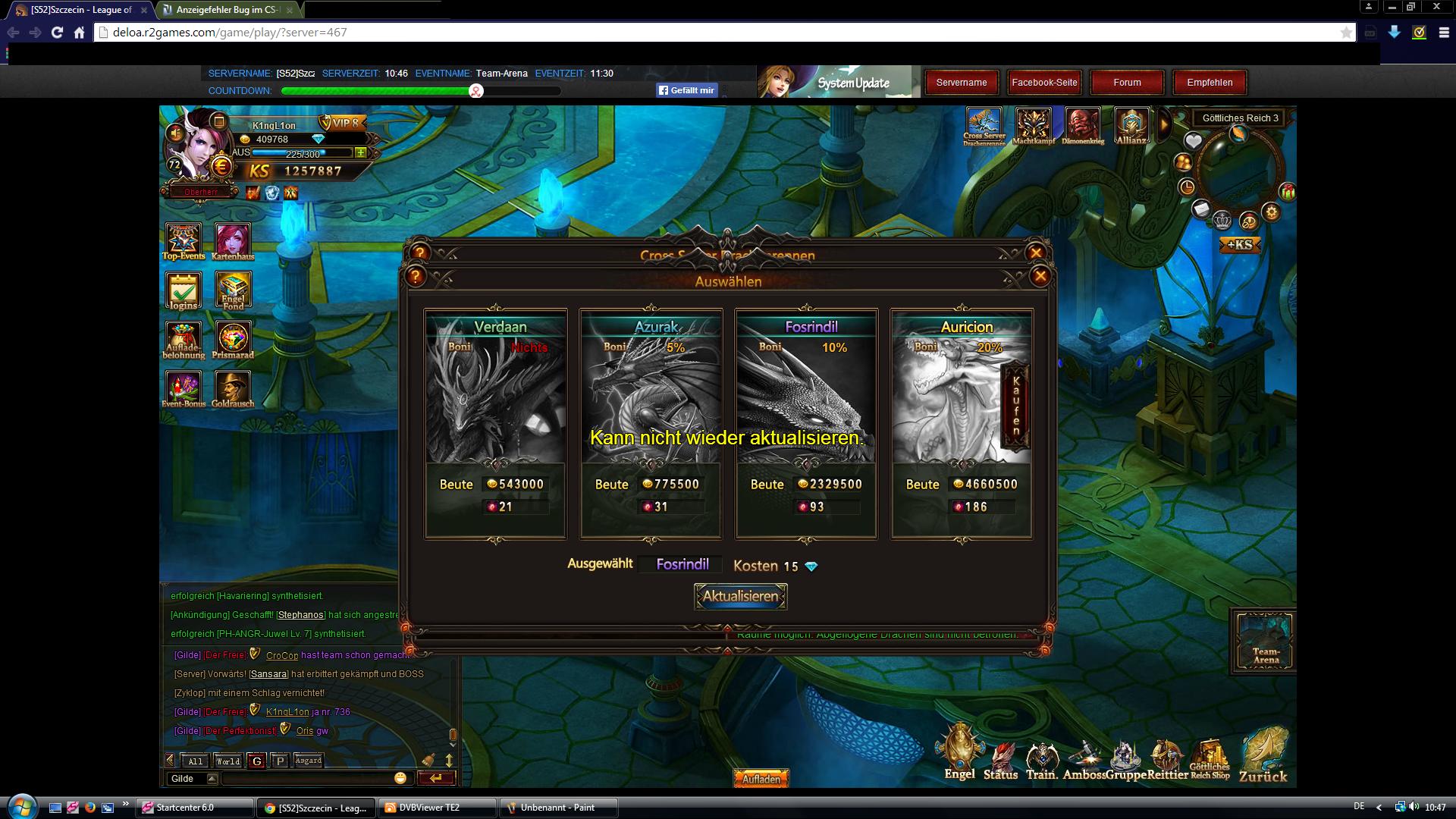Open the Top-Events icon

point(184,241)
